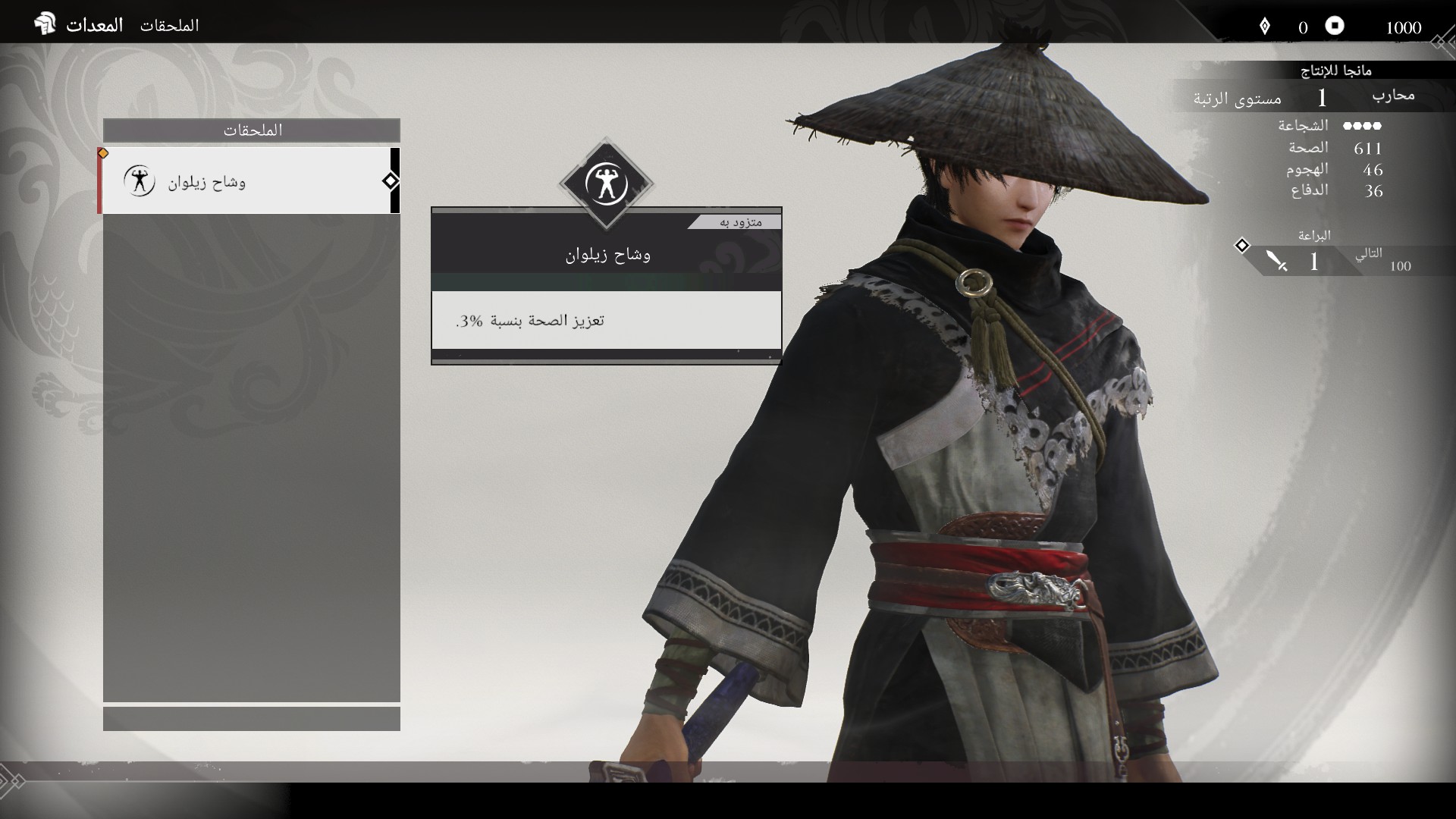Image resolution: width=1456 pixels, height=819 pixels.
Task: Select the وشاح زيلوان accessory row
Action: click(x=250, y=181)
